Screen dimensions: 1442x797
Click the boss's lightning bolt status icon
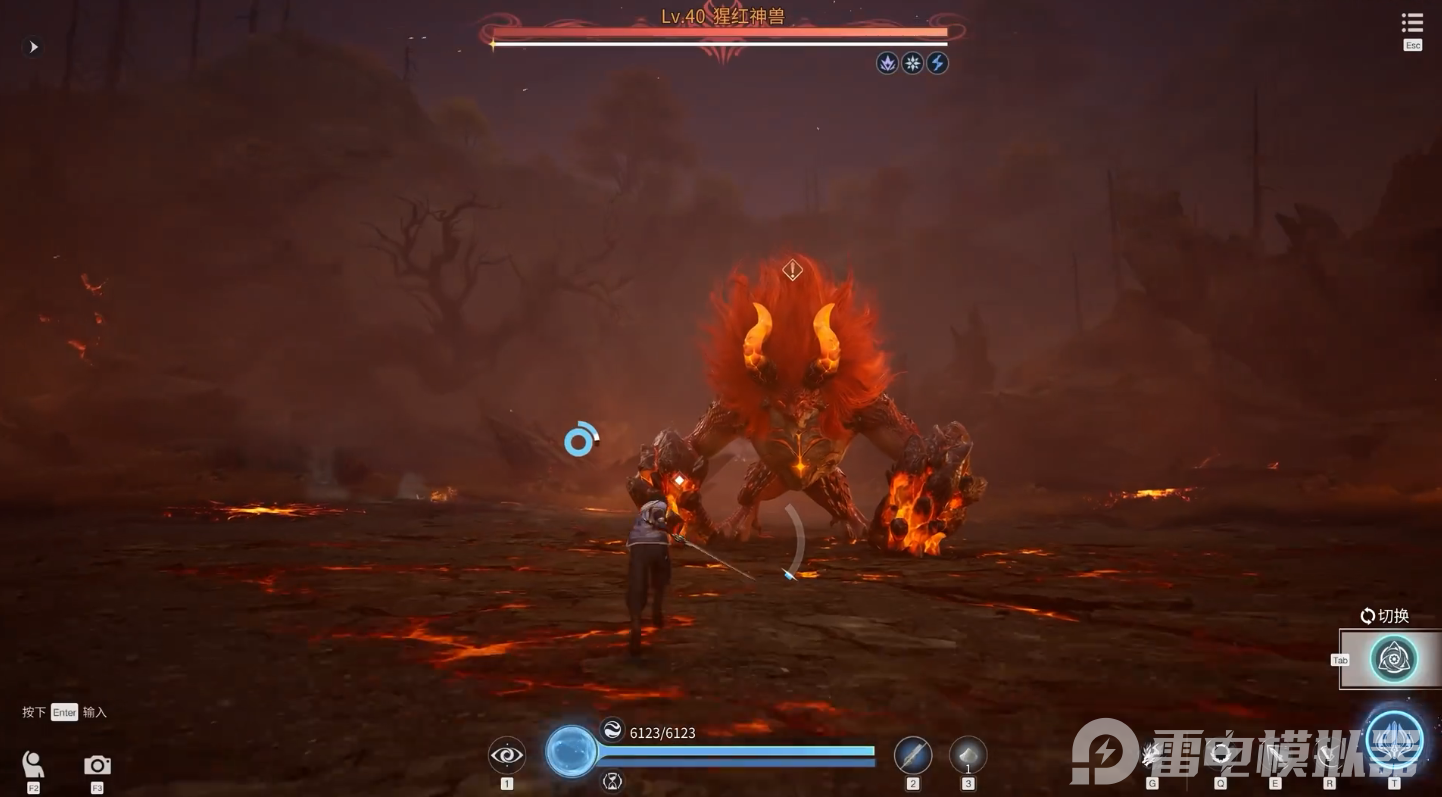tap(937, 63)
